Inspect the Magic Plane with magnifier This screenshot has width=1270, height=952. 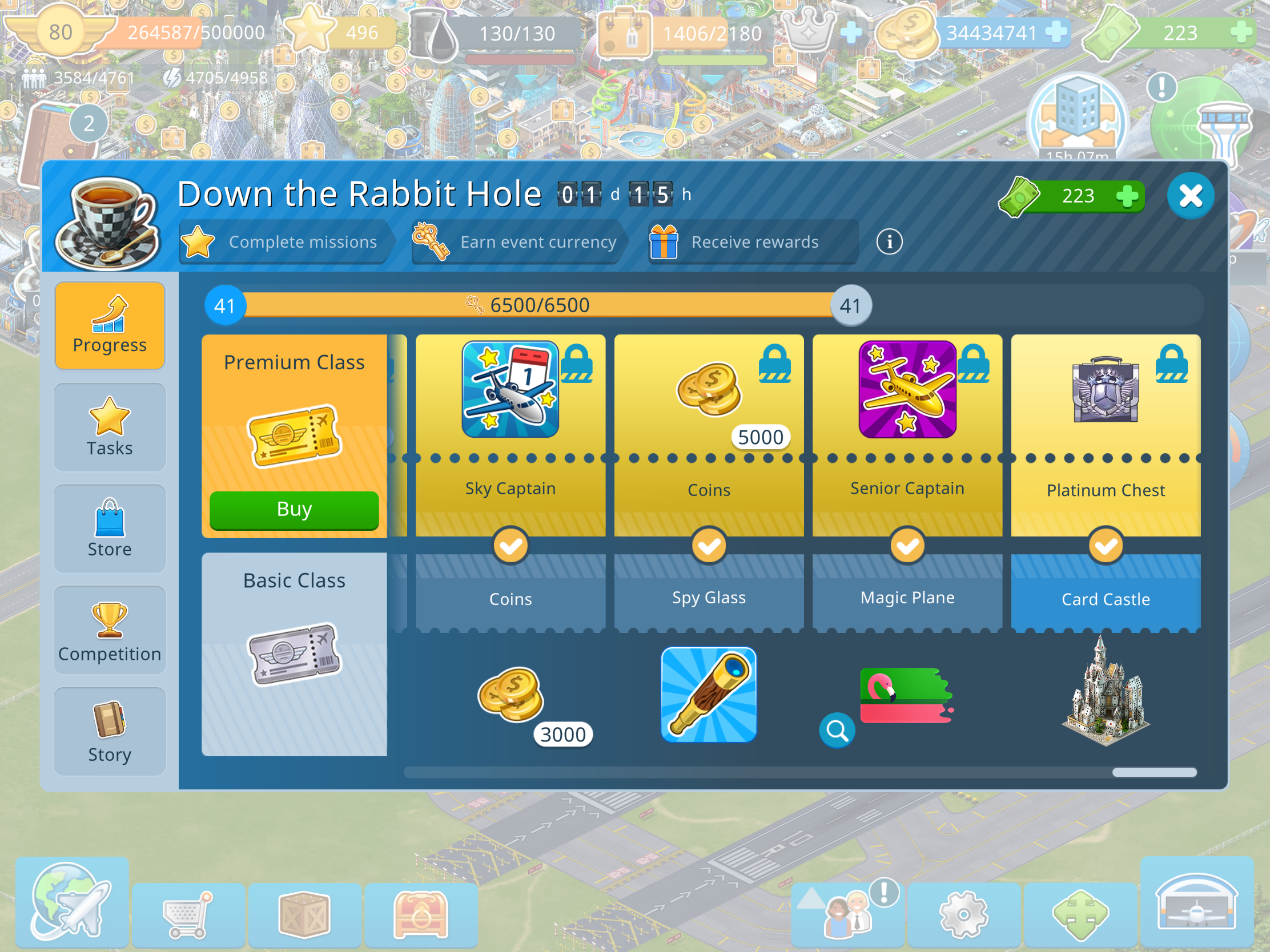(x=837, y=731)
